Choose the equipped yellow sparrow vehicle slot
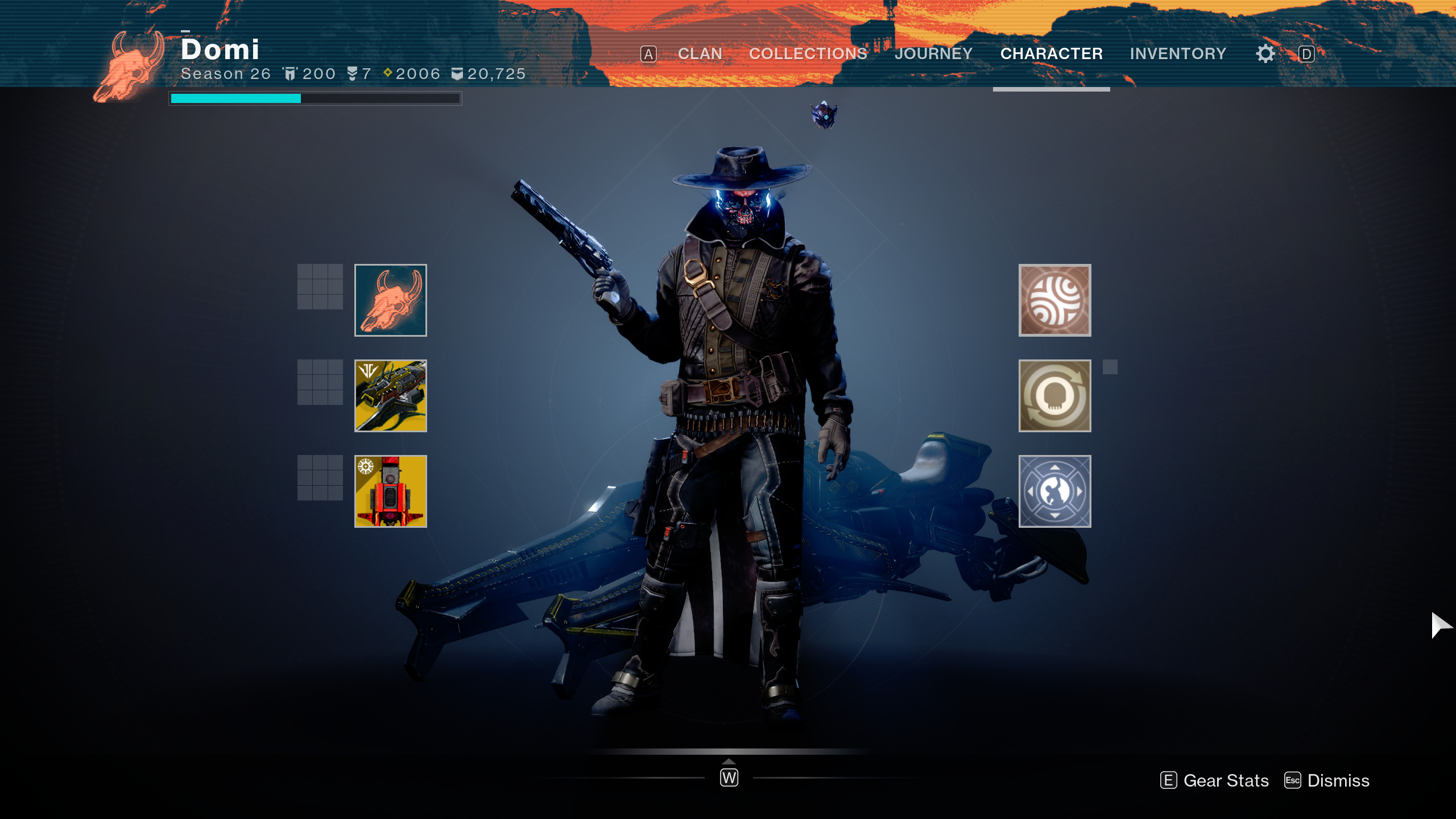This screenshot has width=1456, height=819. point(390,396)
